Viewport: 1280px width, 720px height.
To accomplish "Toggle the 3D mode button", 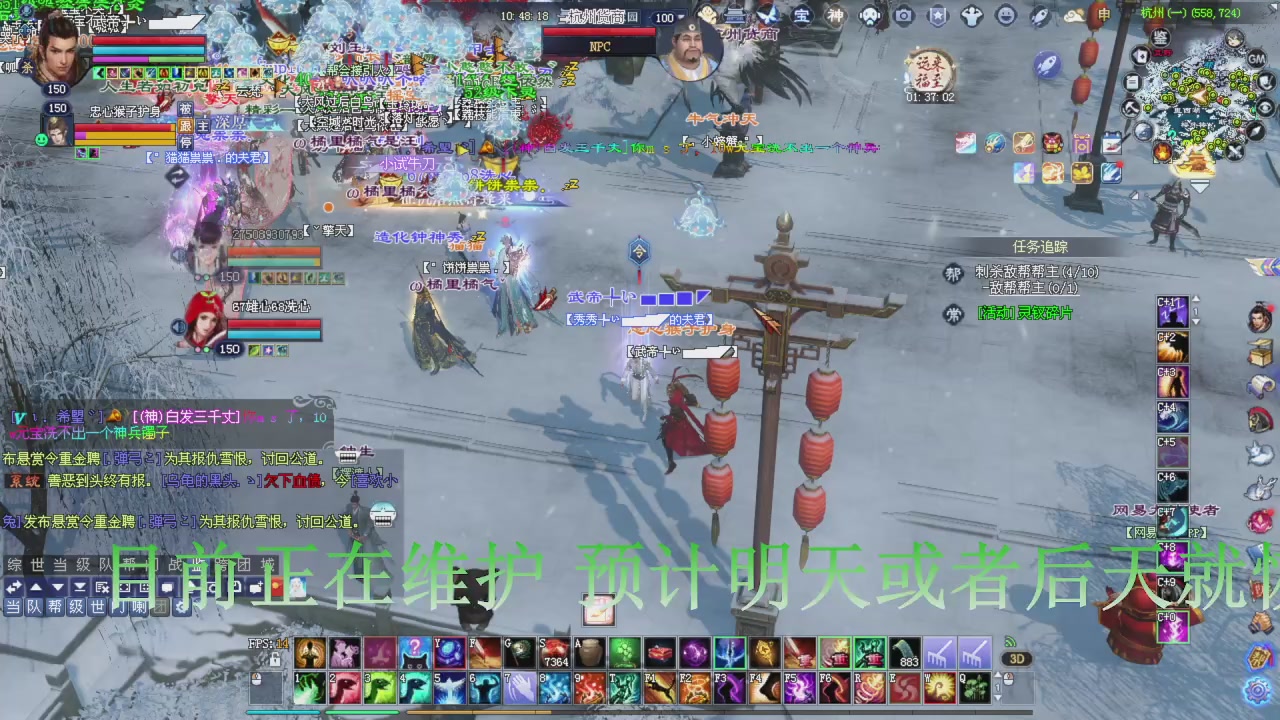I will click(1017, 659).
